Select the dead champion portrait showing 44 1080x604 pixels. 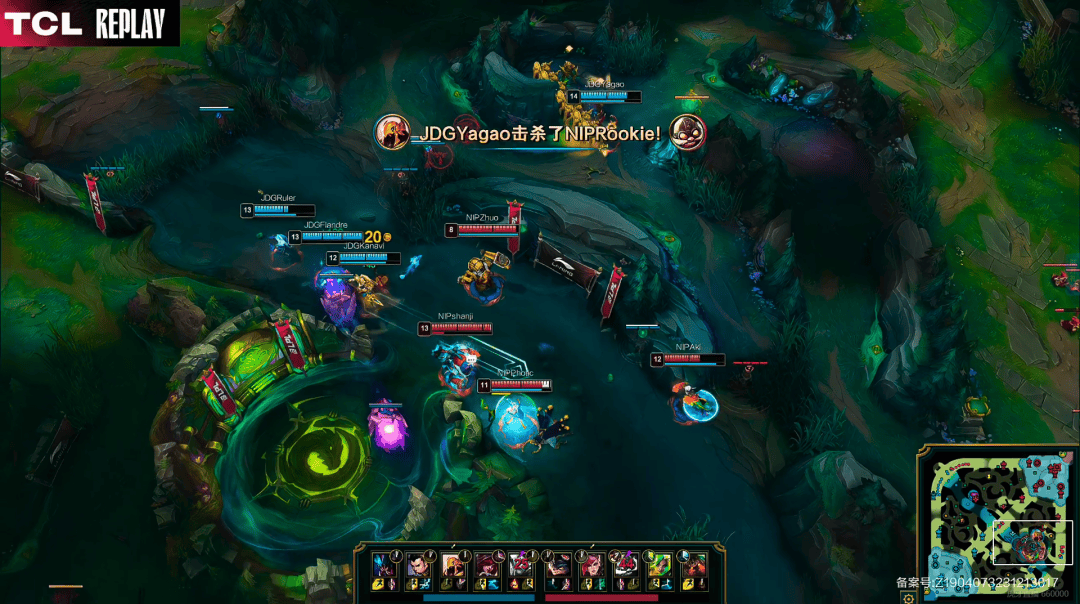625,565
